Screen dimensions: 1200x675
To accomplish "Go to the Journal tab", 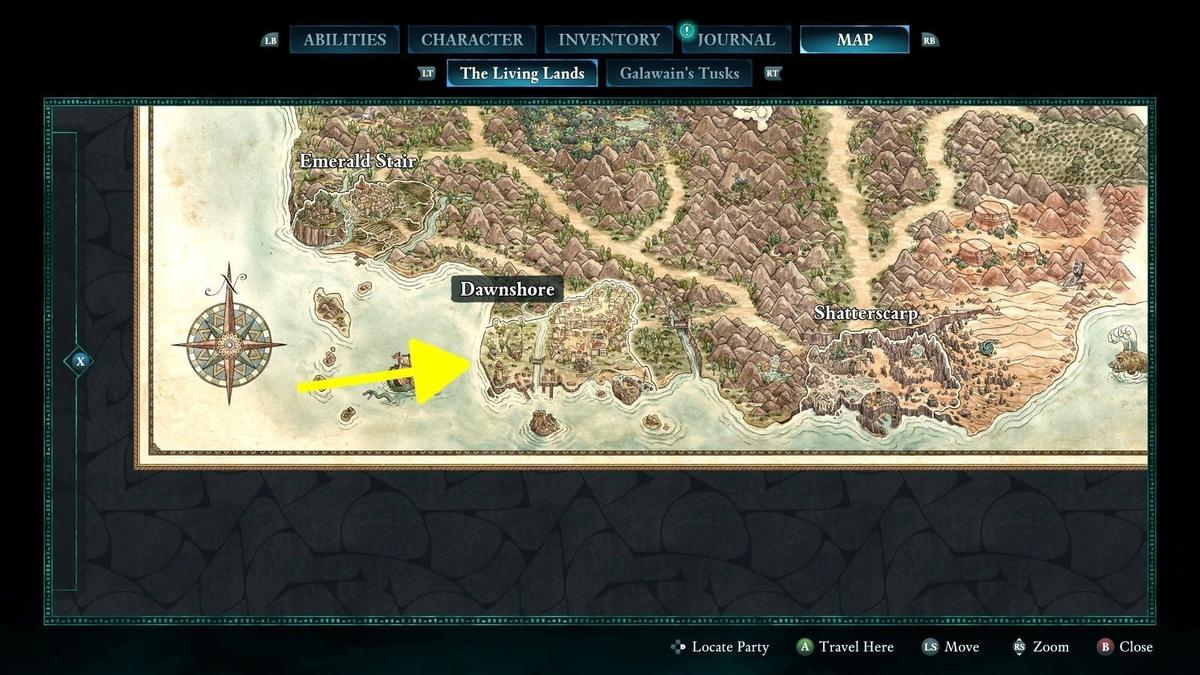I will click(736, 40).
